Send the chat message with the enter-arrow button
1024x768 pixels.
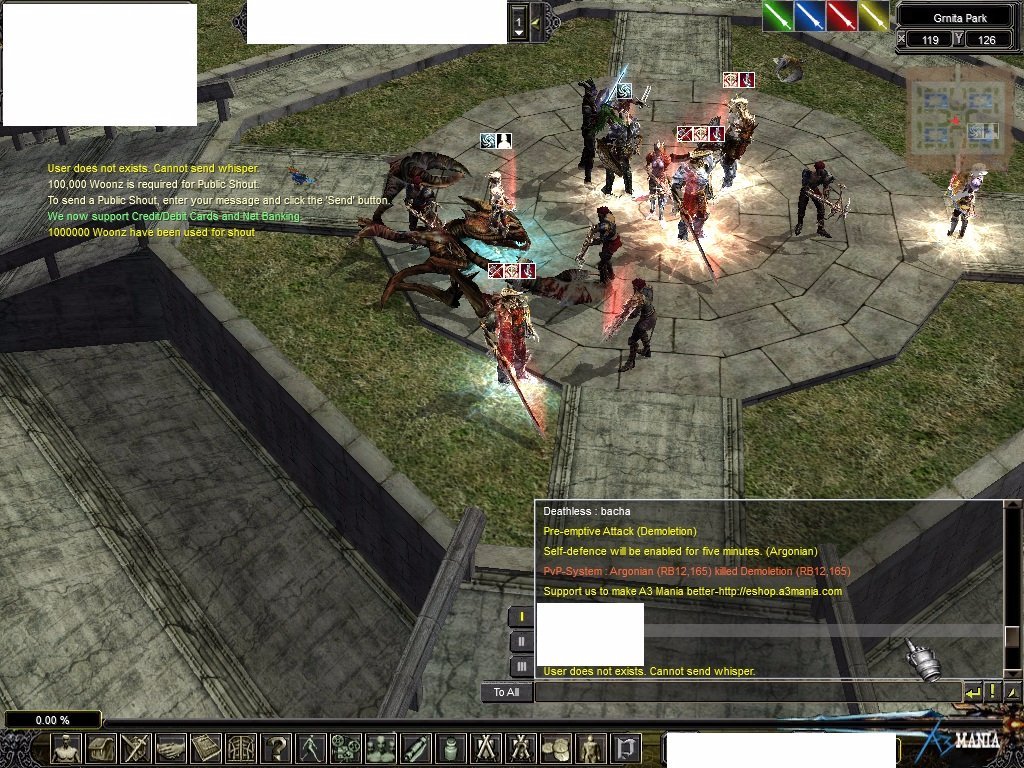coord(973,692)
